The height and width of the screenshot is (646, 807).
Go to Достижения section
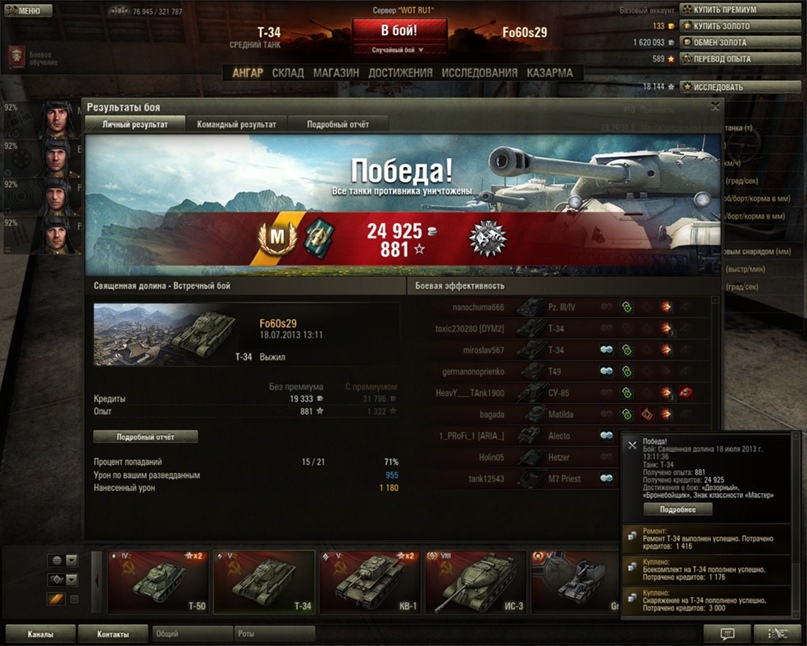point(400,73)
